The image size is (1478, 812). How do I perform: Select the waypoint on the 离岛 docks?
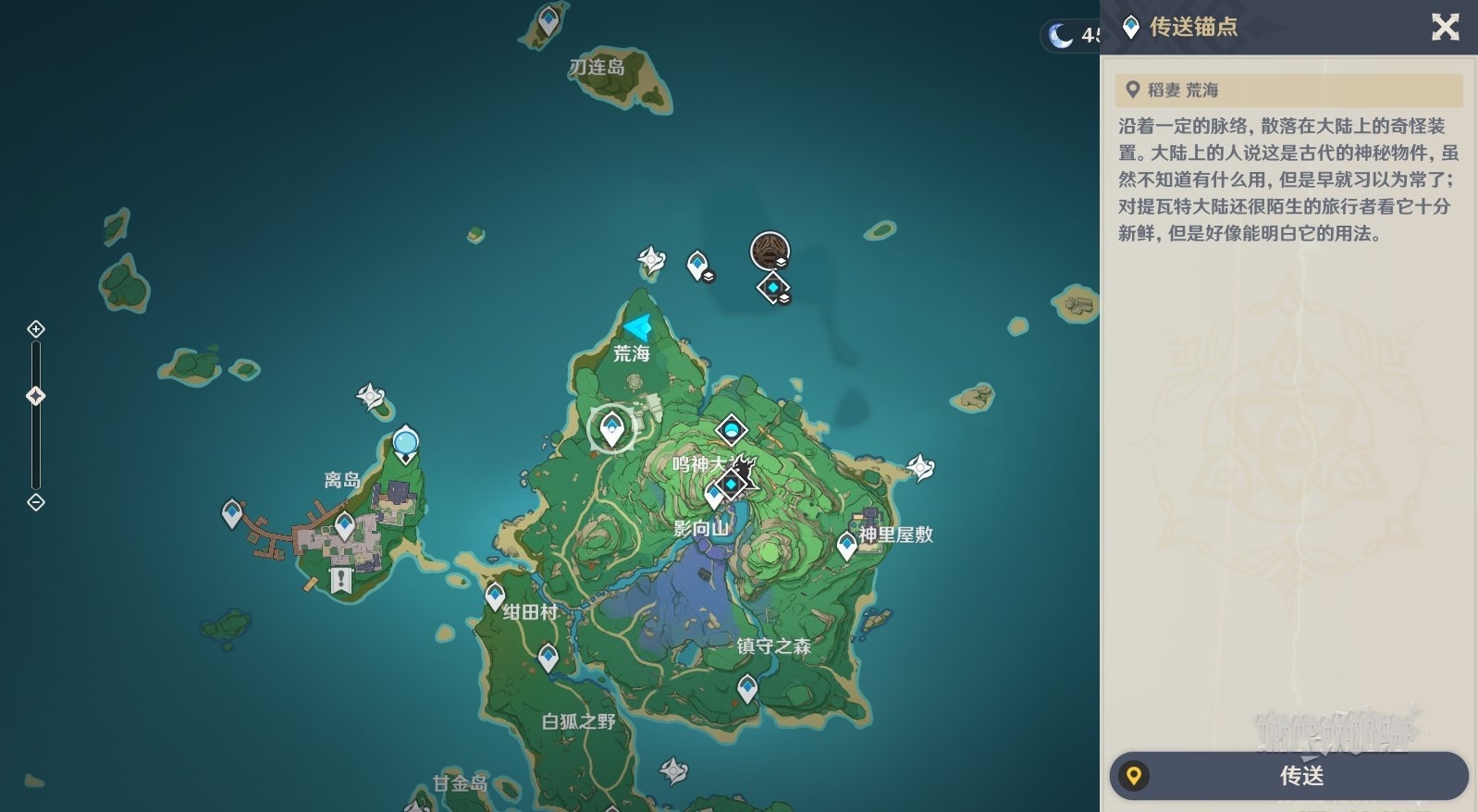[232, 512]
